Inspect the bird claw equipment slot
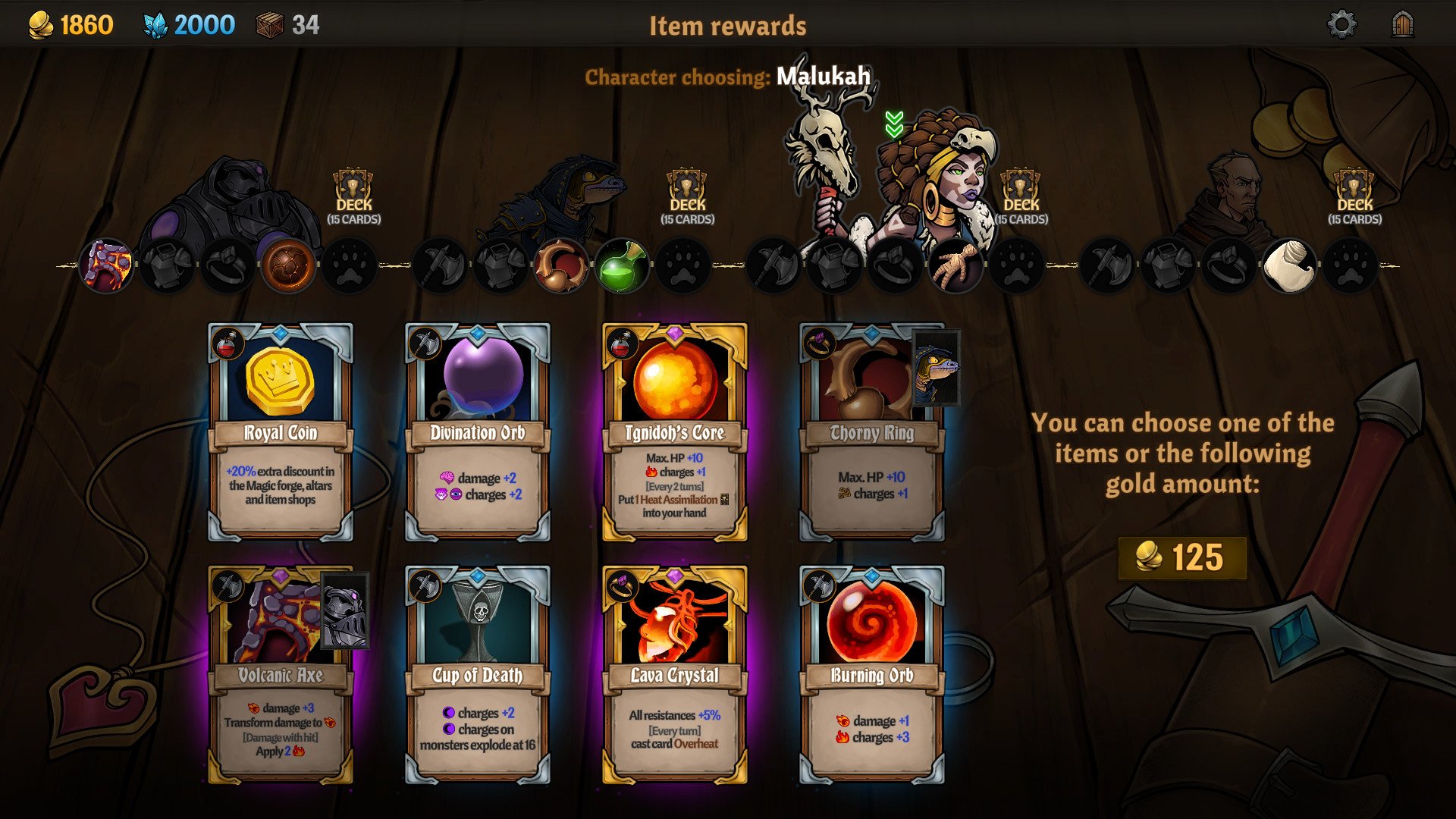 pos(955,266)
